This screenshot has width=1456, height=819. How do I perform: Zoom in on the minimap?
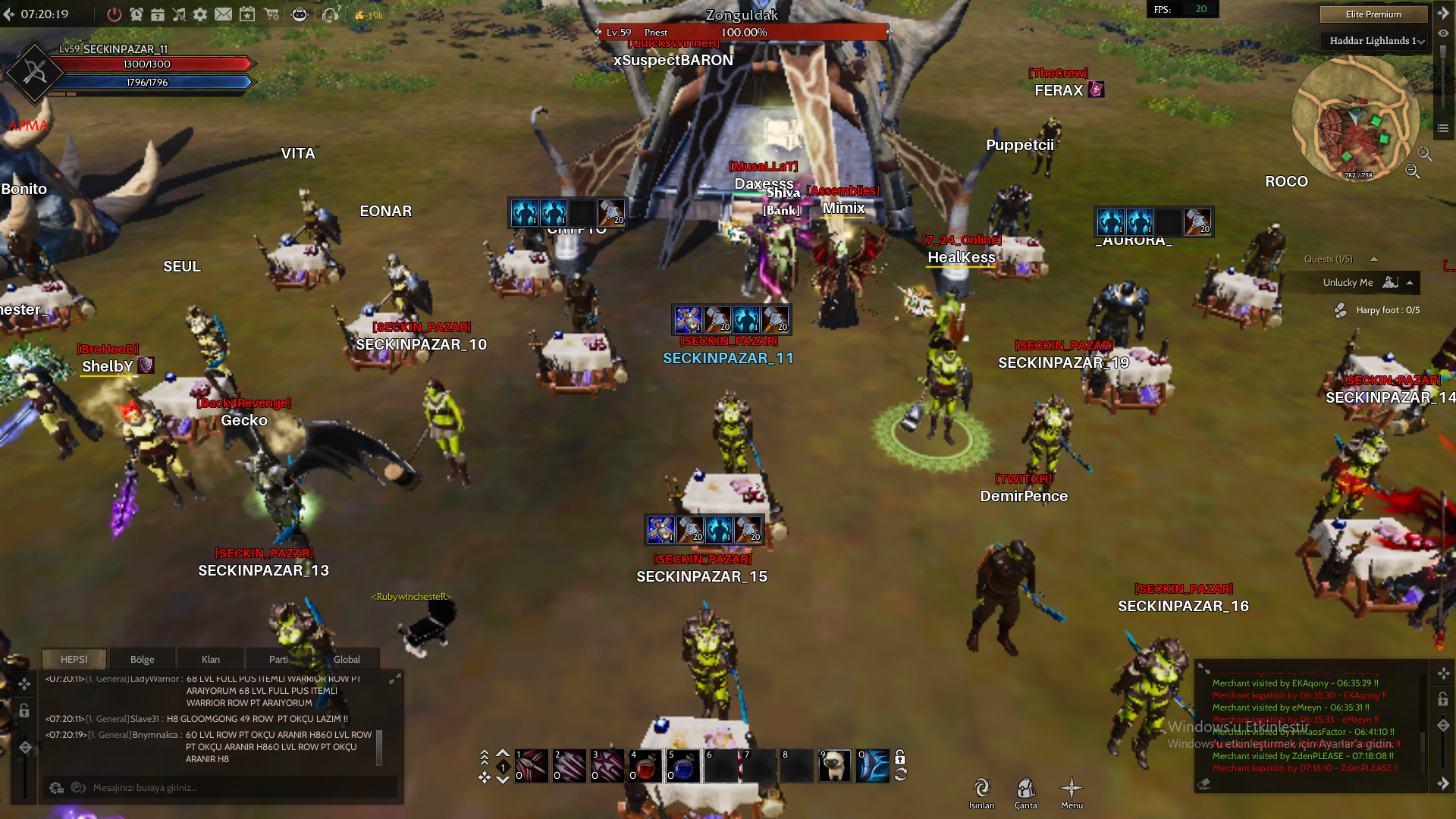(1425, 154)
